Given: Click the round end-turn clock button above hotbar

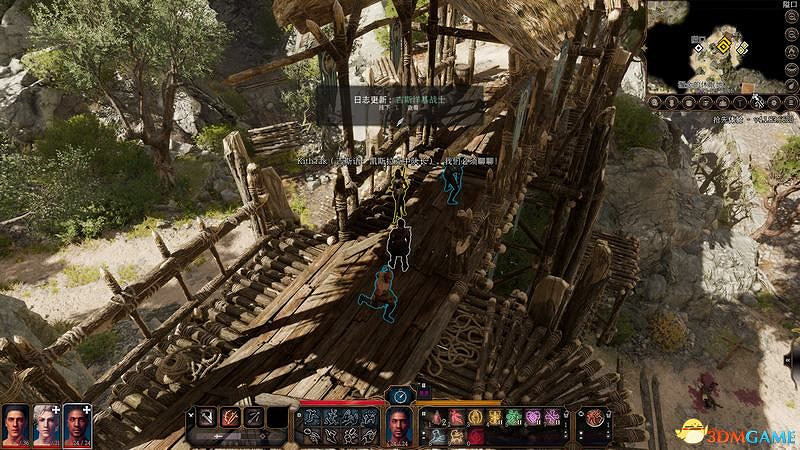Looking at the screenshot, I should [400, 395].
